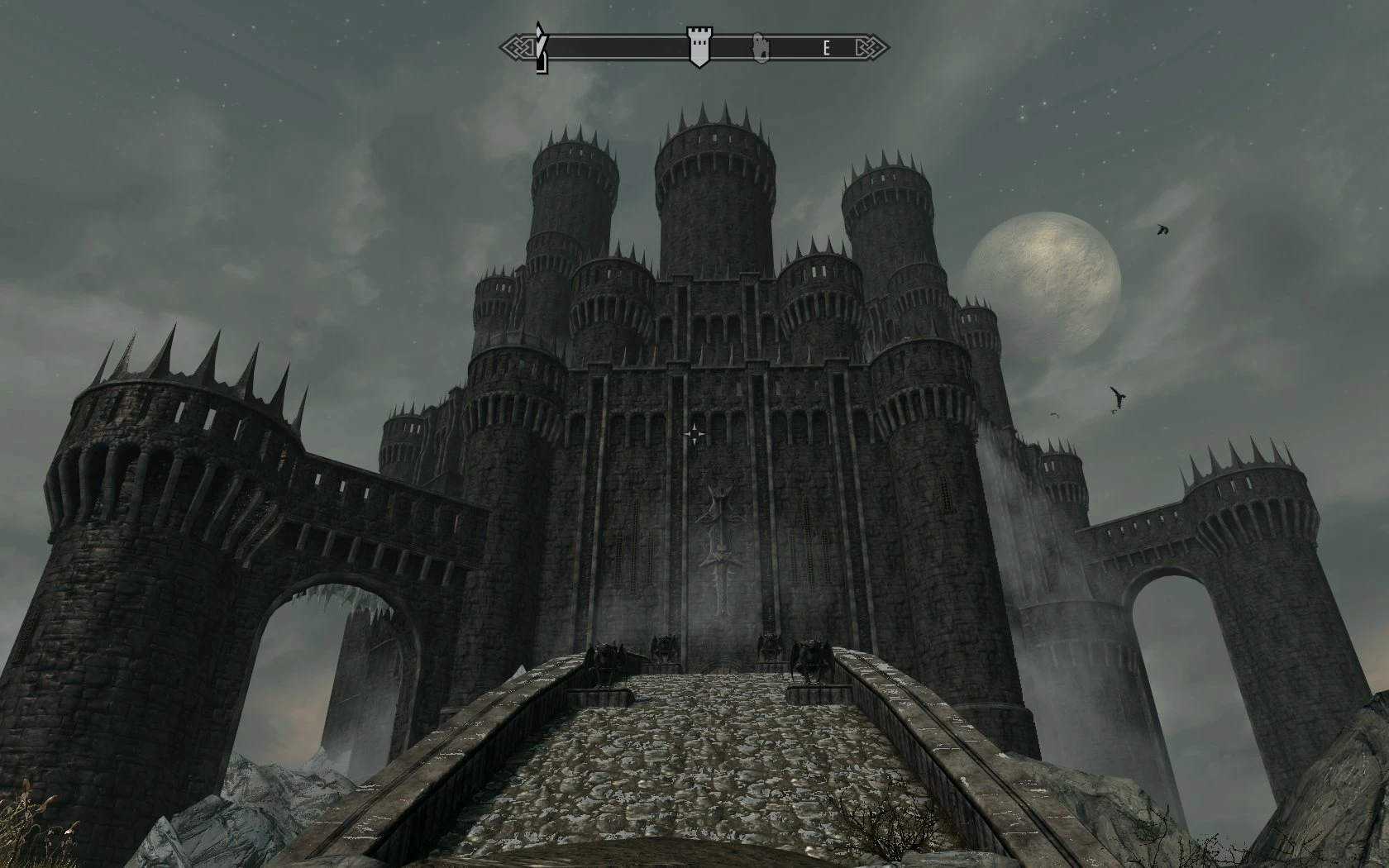The height and width of the screenshot is (868, 1389).
Task: Click the black-and-white marker at the compass's left end
Action: click(541, 47)
